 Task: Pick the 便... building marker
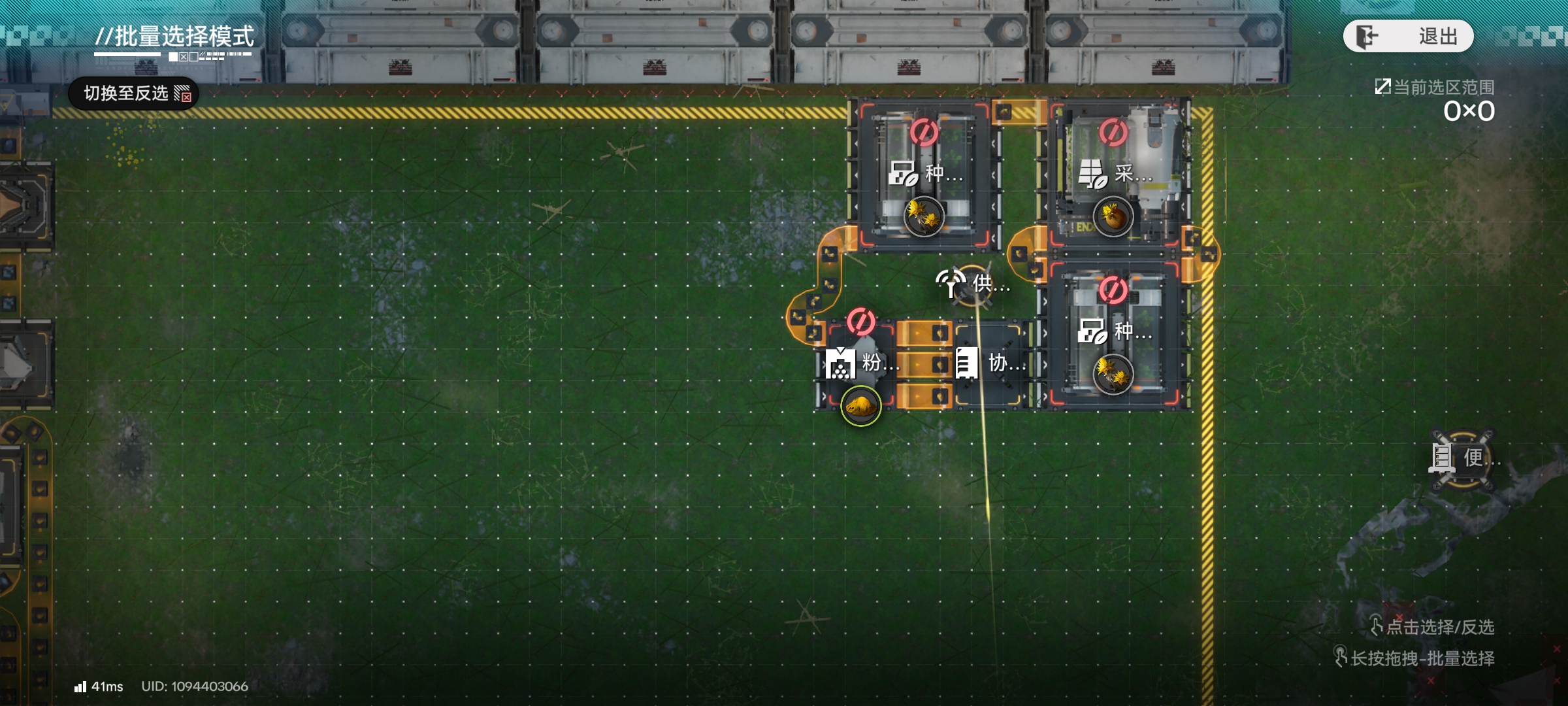[1462, 458]
